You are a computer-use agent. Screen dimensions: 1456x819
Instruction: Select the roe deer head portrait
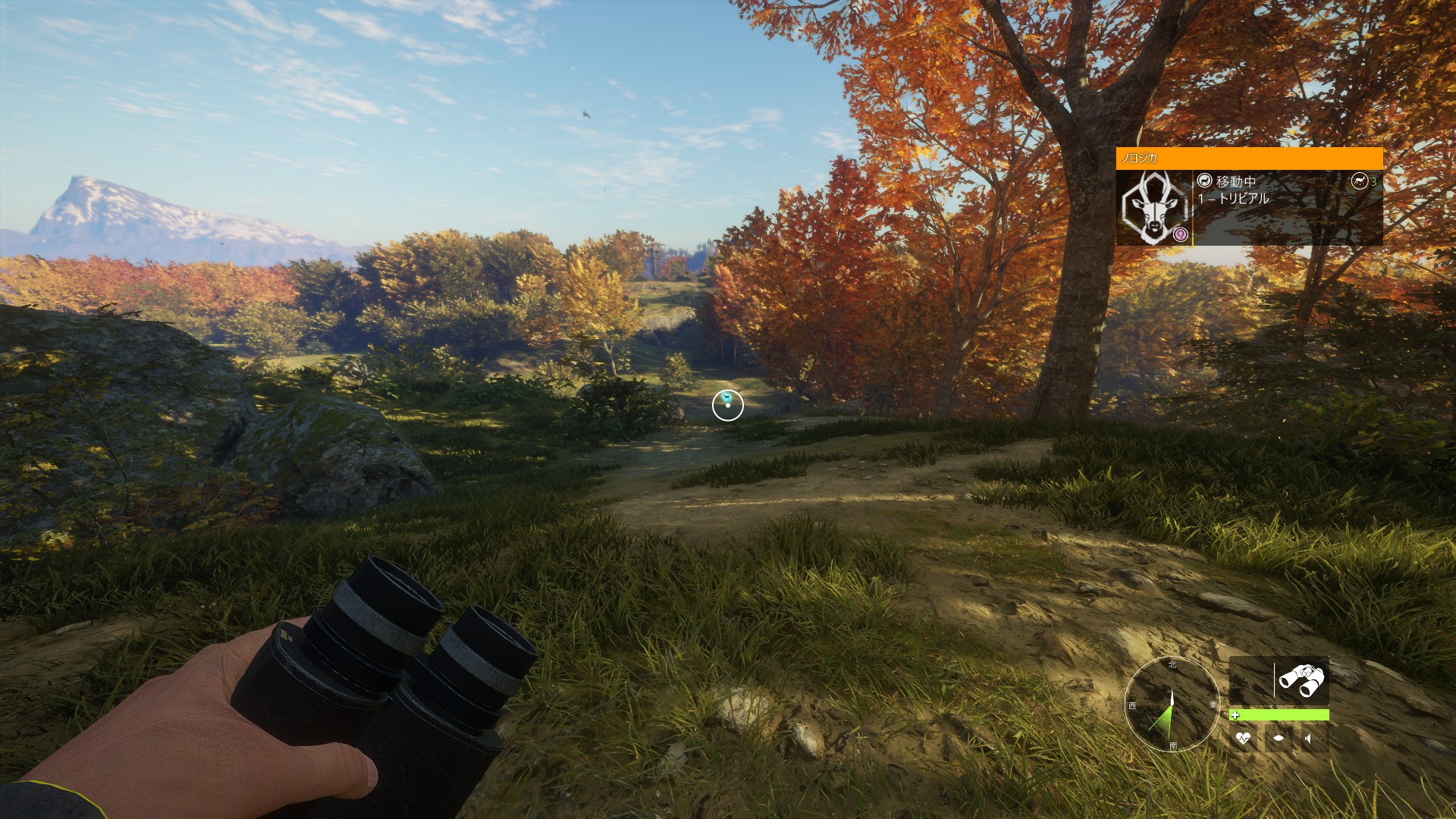pyautogui.click(x=1152, y=207)
